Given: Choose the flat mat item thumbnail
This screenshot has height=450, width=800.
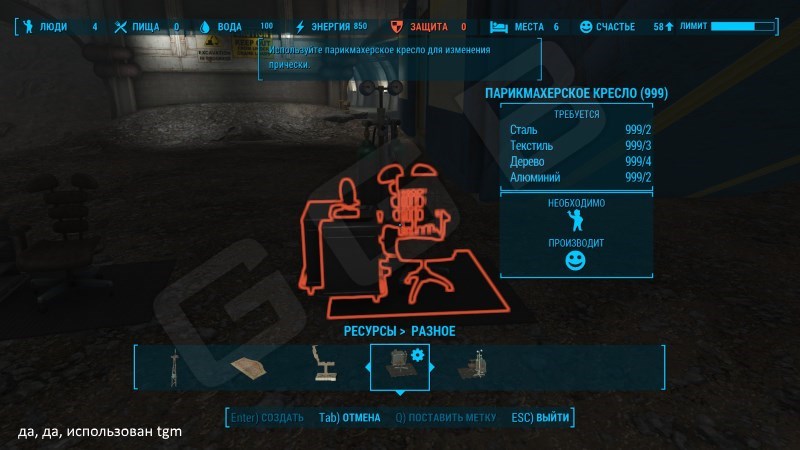Looking at the screenshot, I should pyautogui.click(x=247, y=368).
